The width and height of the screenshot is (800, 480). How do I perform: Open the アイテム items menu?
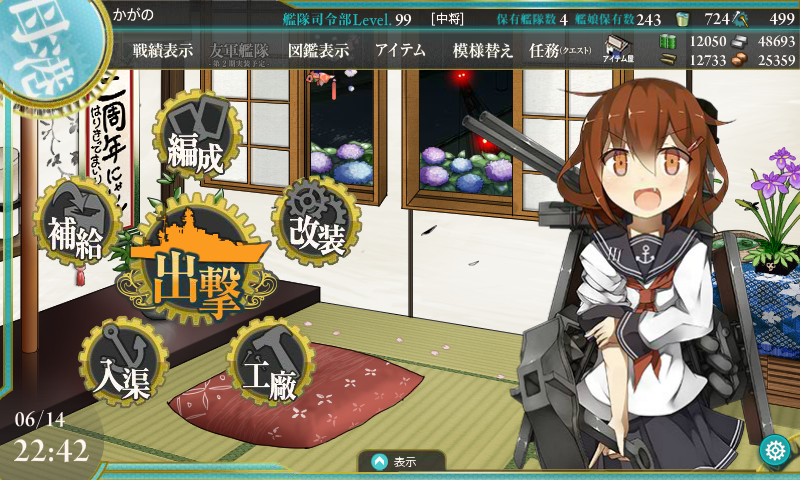(x=400, y=51)
